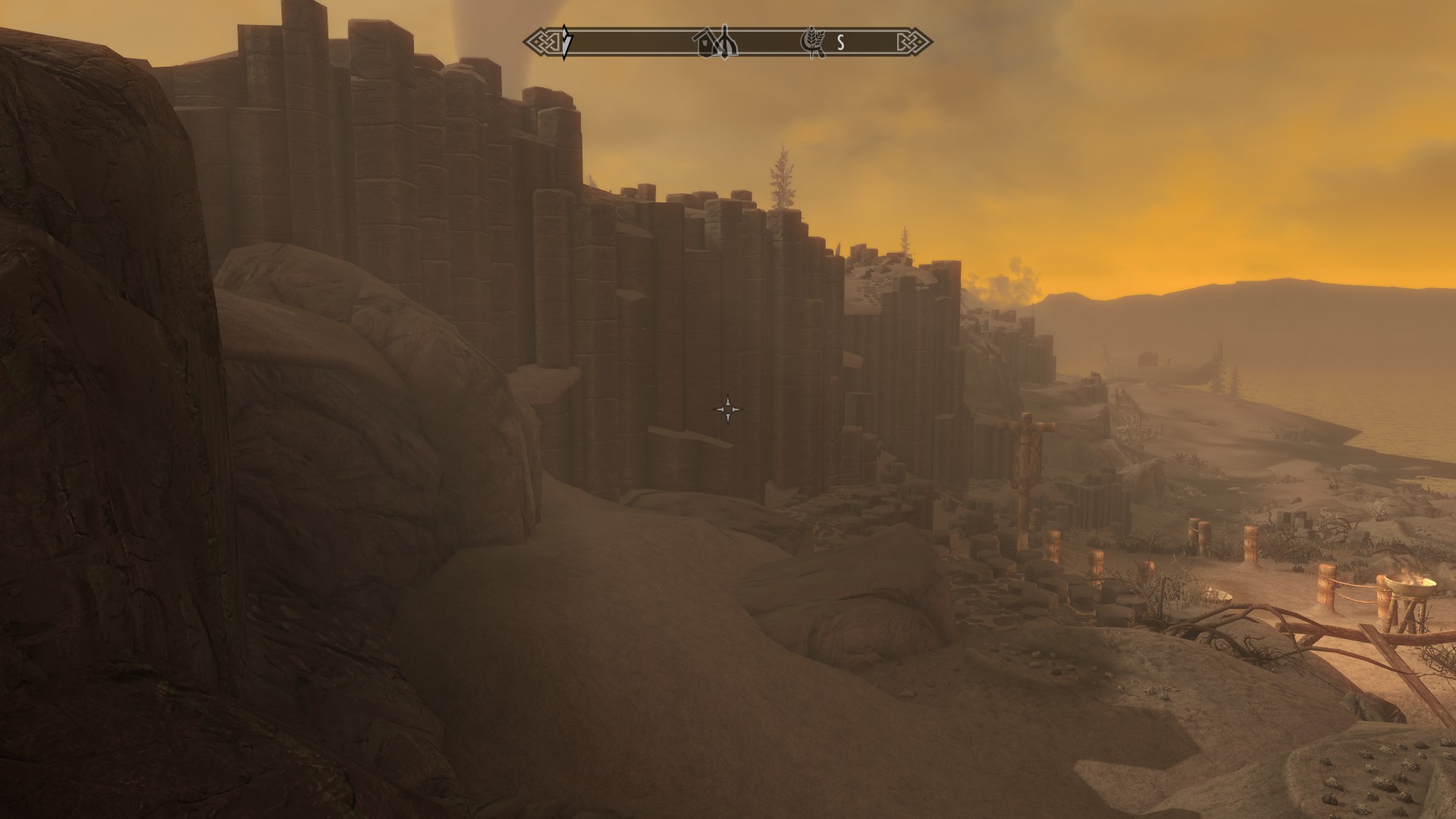The height and width of the screenshot is (819, 1456).
Task: Click the South letter on the compass
Action: tap(840, 43)
